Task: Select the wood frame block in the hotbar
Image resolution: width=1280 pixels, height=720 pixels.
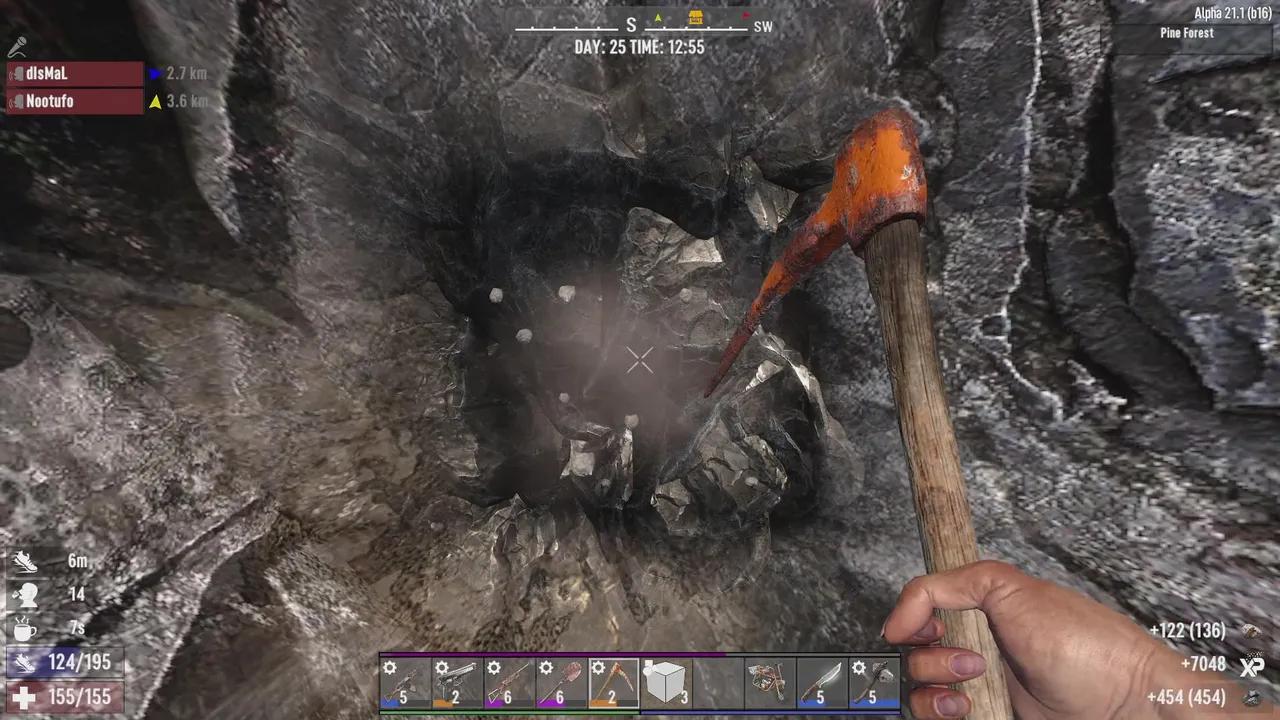Action: point(664,683)
